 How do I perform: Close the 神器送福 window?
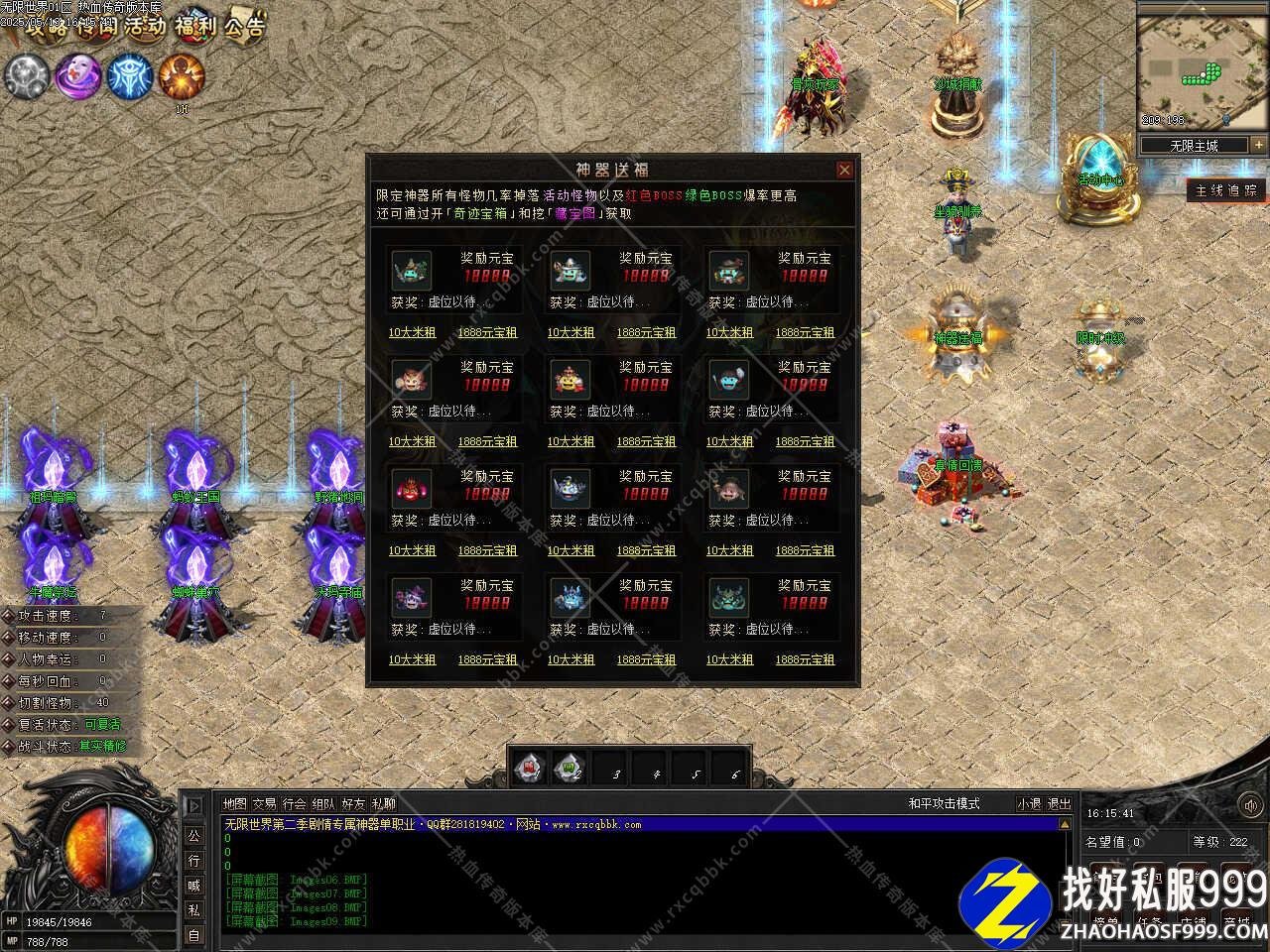coord(844,170)
